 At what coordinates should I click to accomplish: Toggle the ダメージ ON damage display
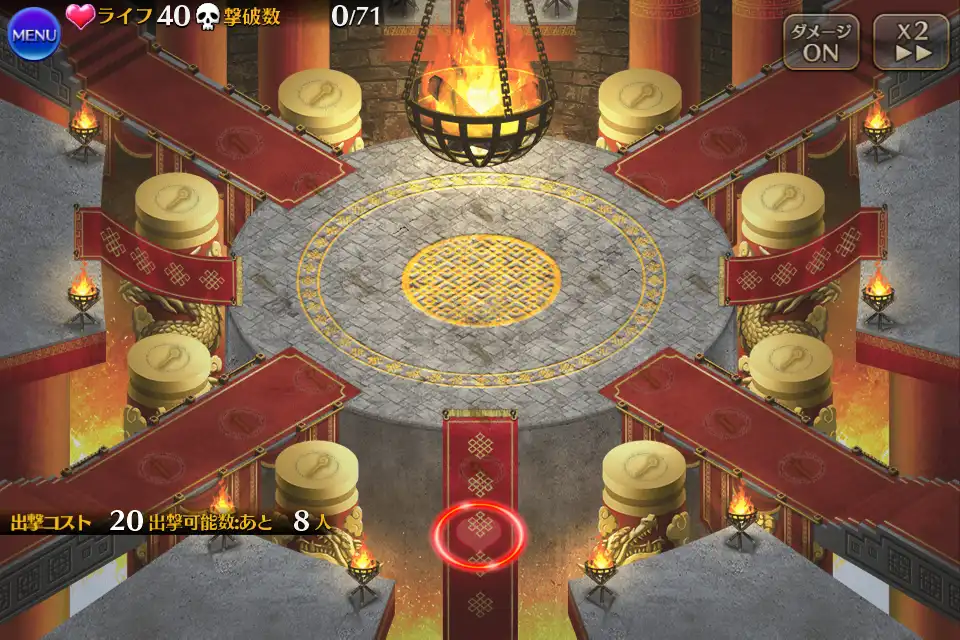tap(821, 42)
